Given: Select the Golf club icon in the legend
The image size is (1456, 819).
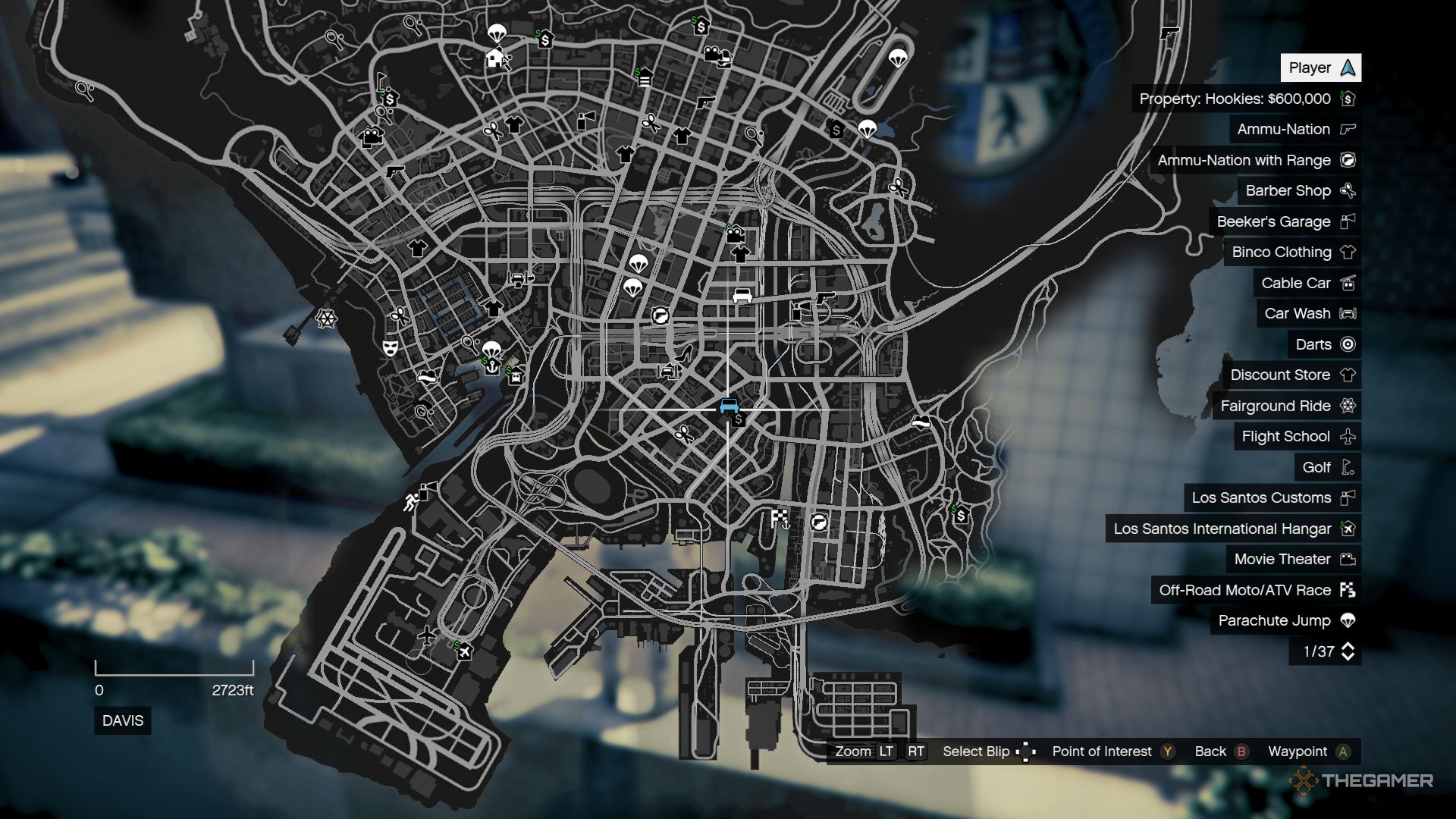Looking at the screenshot, I should (x=1348, y=467).
